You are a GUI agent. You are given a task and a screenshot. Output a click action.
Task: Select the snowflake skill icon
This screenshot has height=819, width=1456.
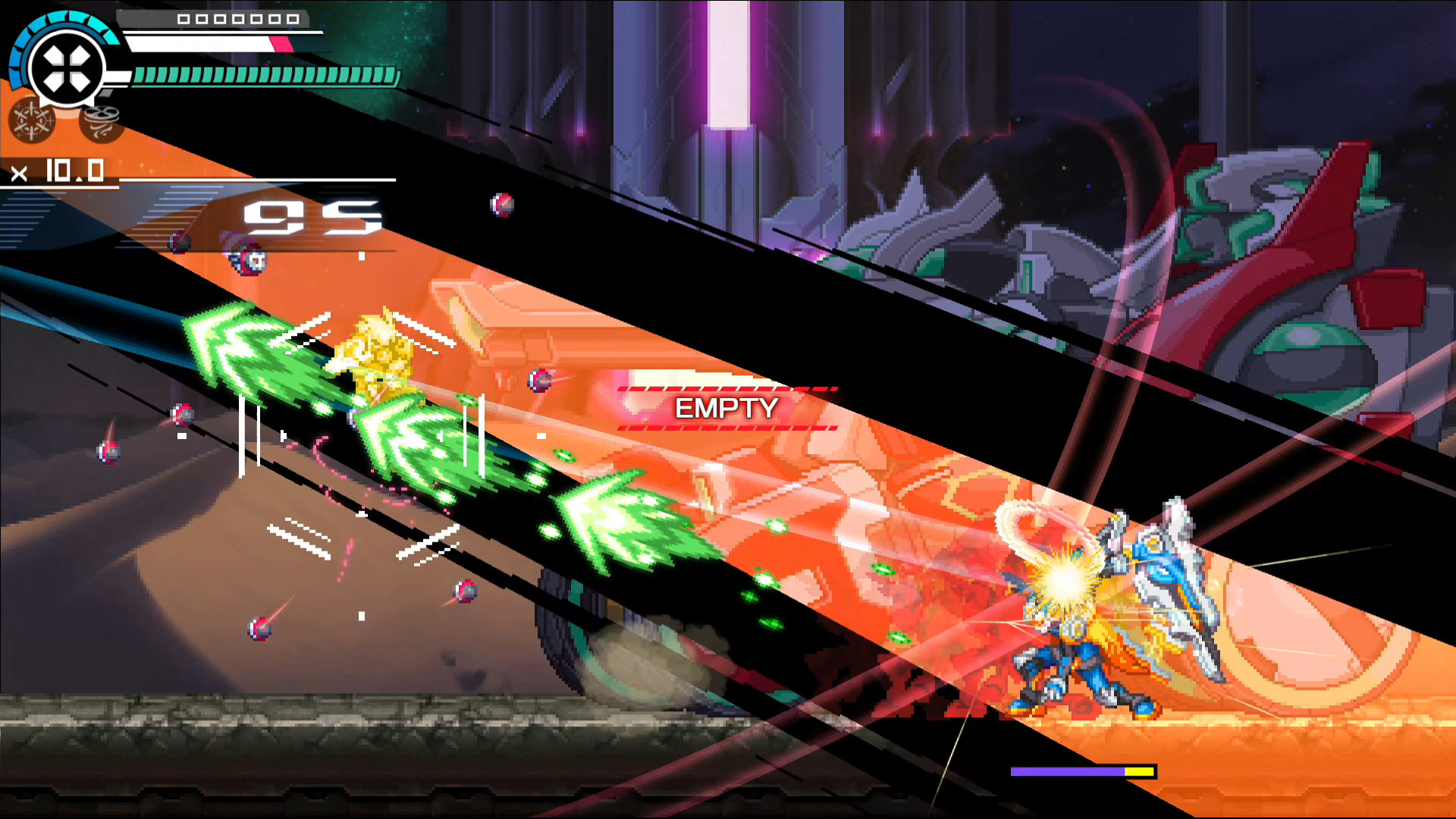pos(32,120)
